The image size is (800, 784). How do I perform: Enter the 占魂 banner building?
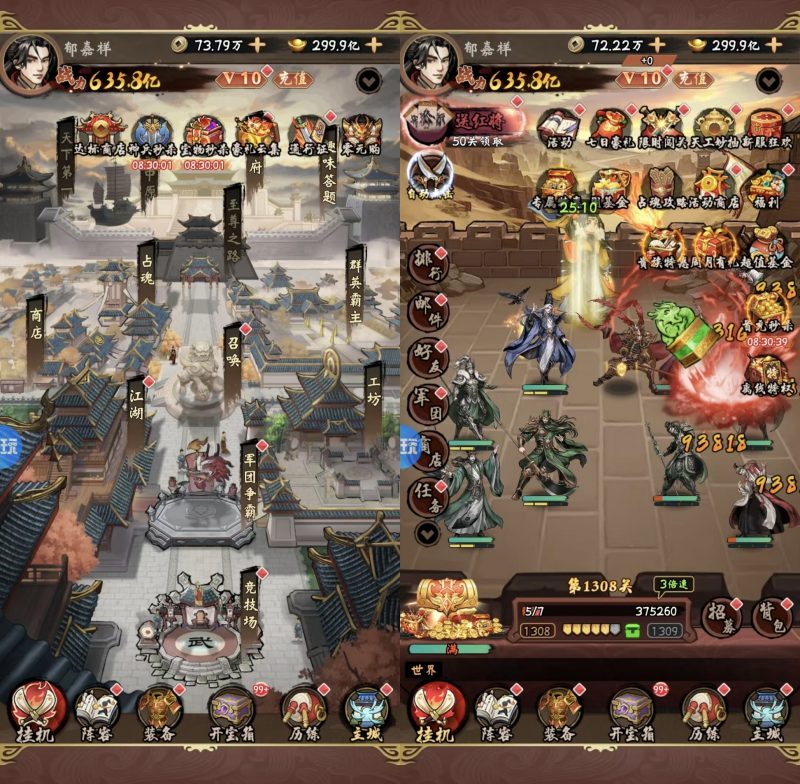click(146, 272)
